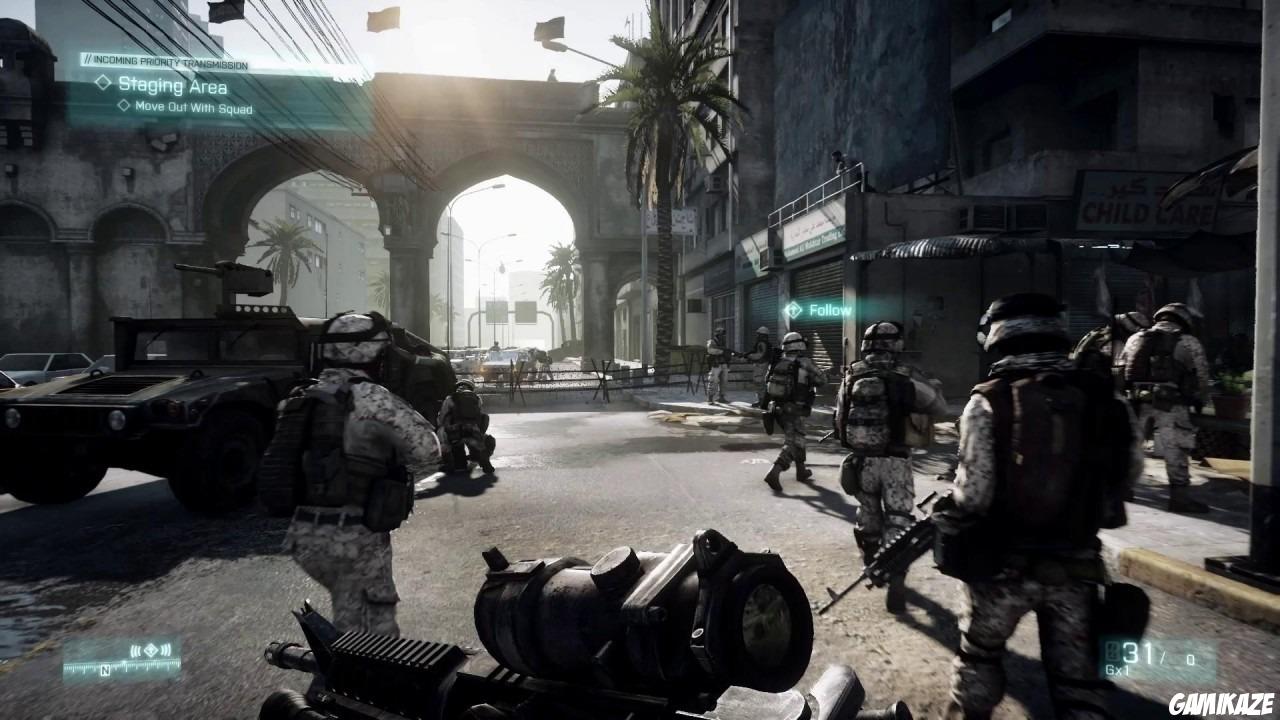Expand the Move Out With Squad sub-objective
Screen dimensions: 1280x720
[196, 107]
